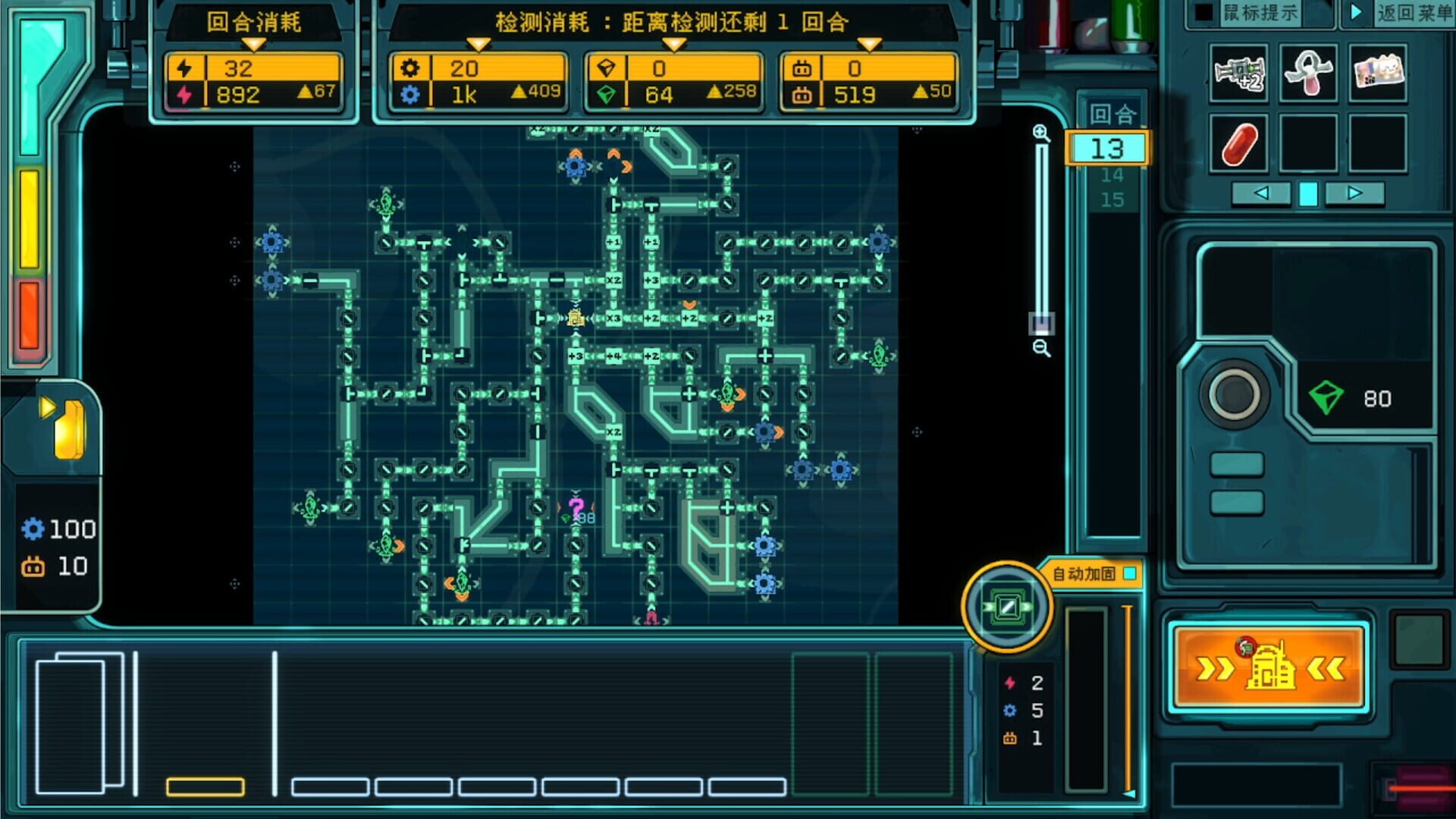Select the camera +2 item slot
This screenshot has width=1456, height=819.
coord(1238,75)
